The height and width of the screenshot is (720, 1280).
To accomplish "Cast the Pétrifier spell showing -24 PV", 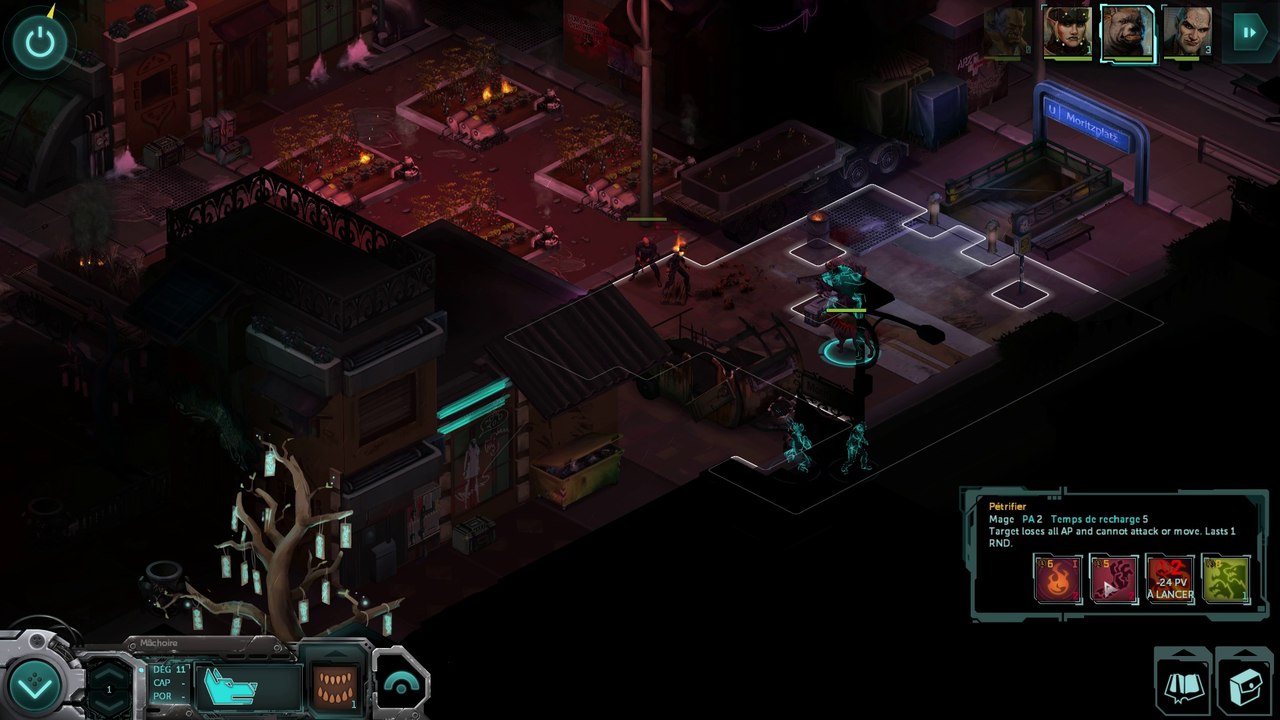I will [1170, 579].
